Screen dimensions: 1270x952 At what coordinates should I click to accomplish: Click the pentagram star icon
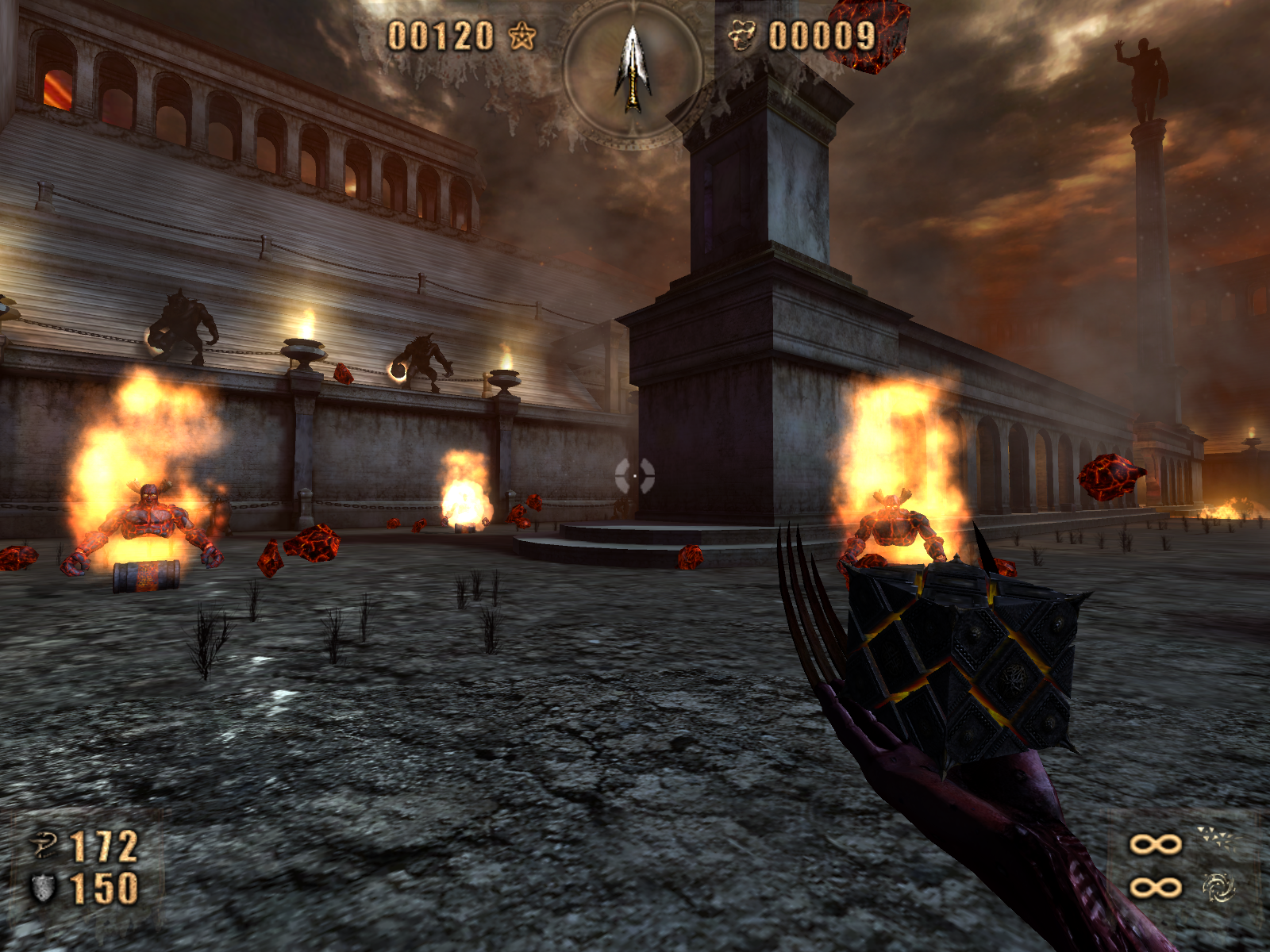pyautogui.click(x=522, y=36)
